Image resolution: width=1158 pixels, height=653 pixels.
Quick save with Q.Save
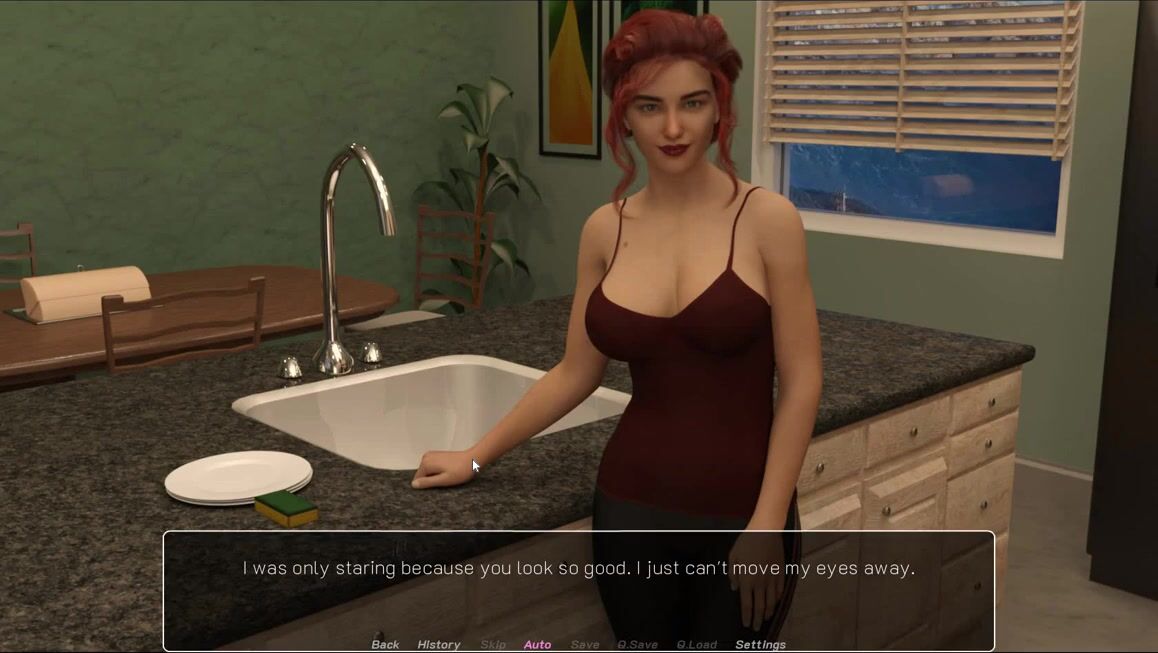tap(637, 644)
